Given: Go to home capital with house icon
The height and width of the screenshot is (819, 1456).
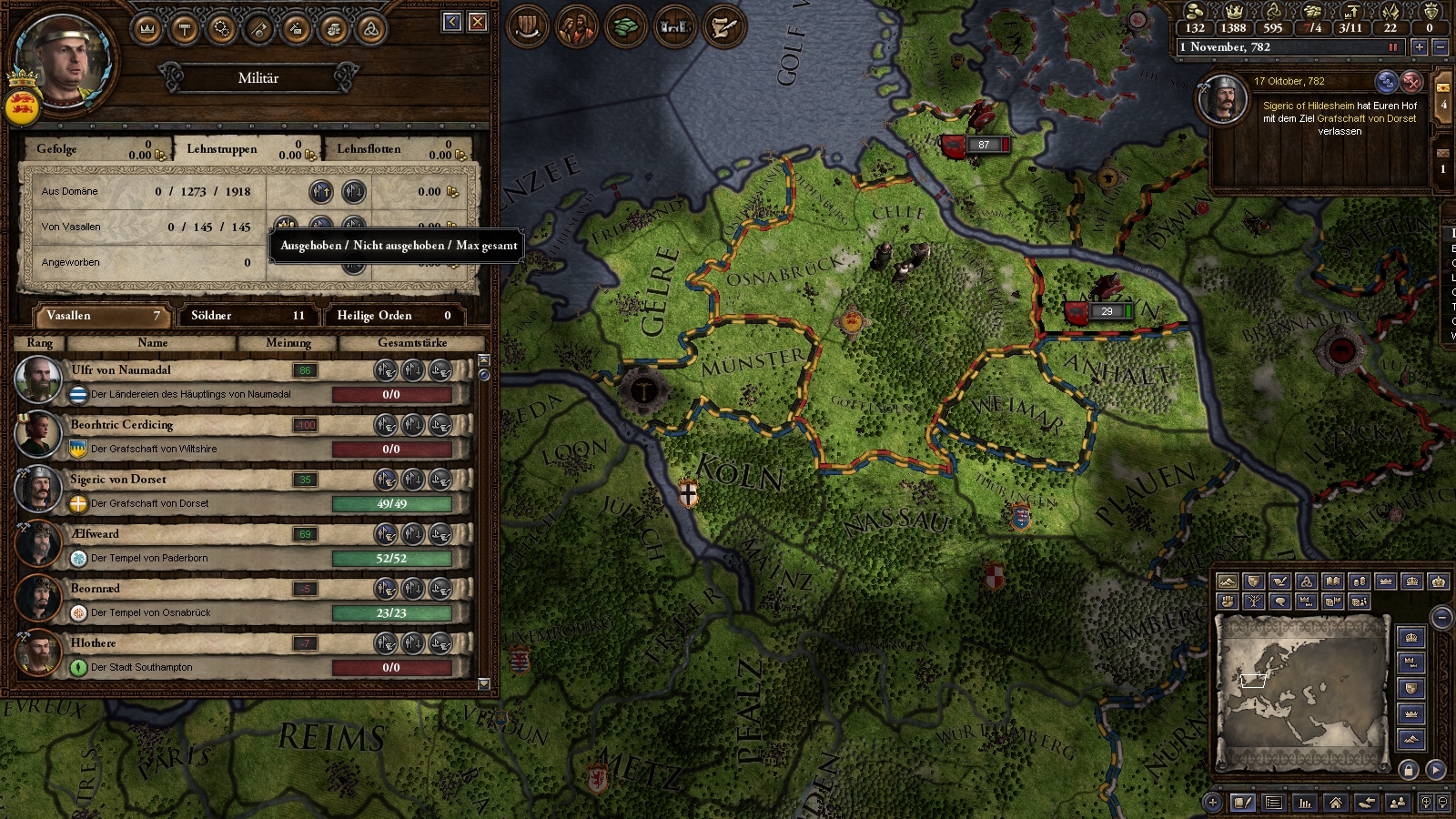Looking at the screenshot, I should (x=1335, y=803).
